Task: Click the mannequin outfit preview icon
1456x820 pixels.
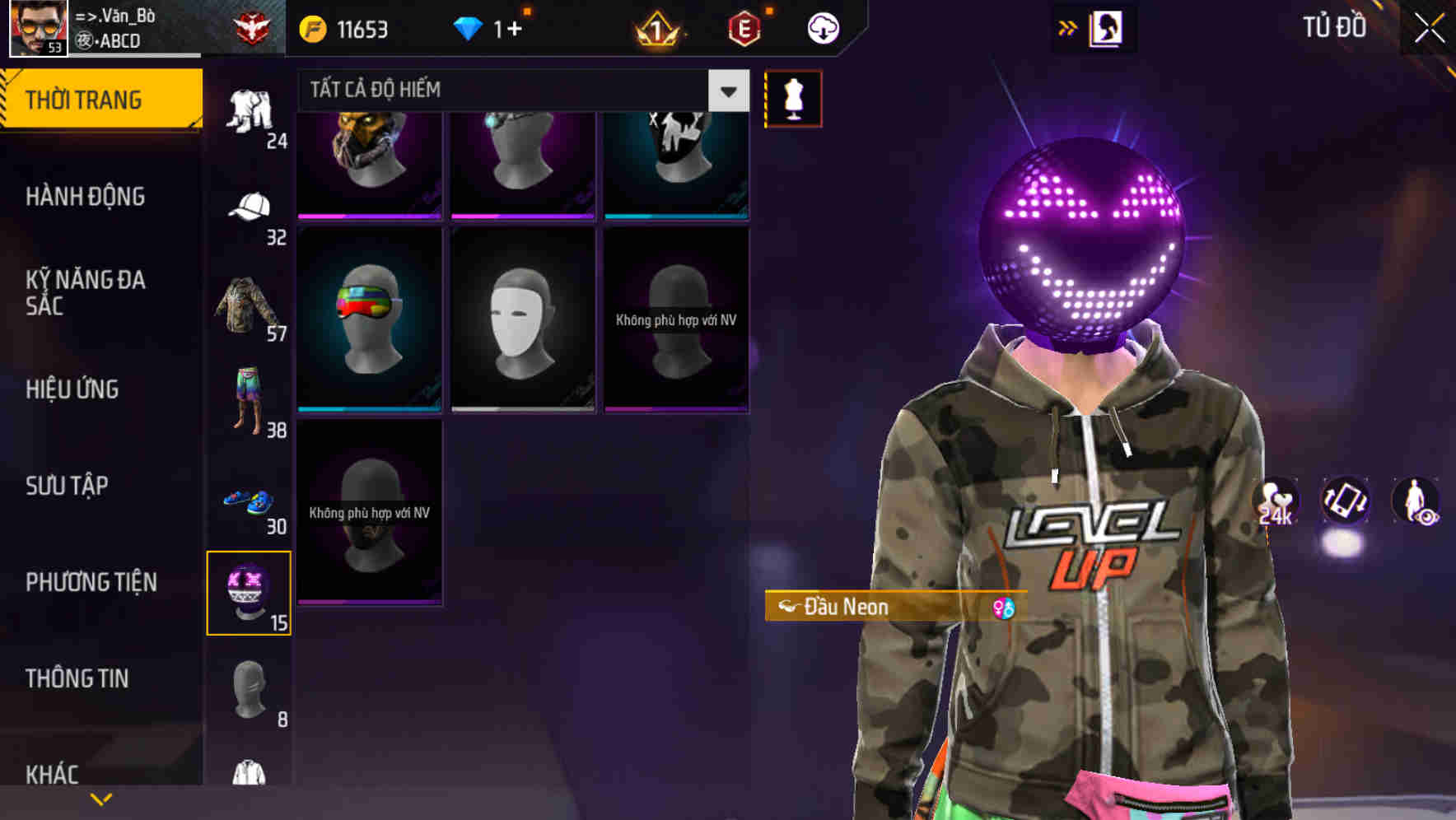Action: tap(793, 98)
